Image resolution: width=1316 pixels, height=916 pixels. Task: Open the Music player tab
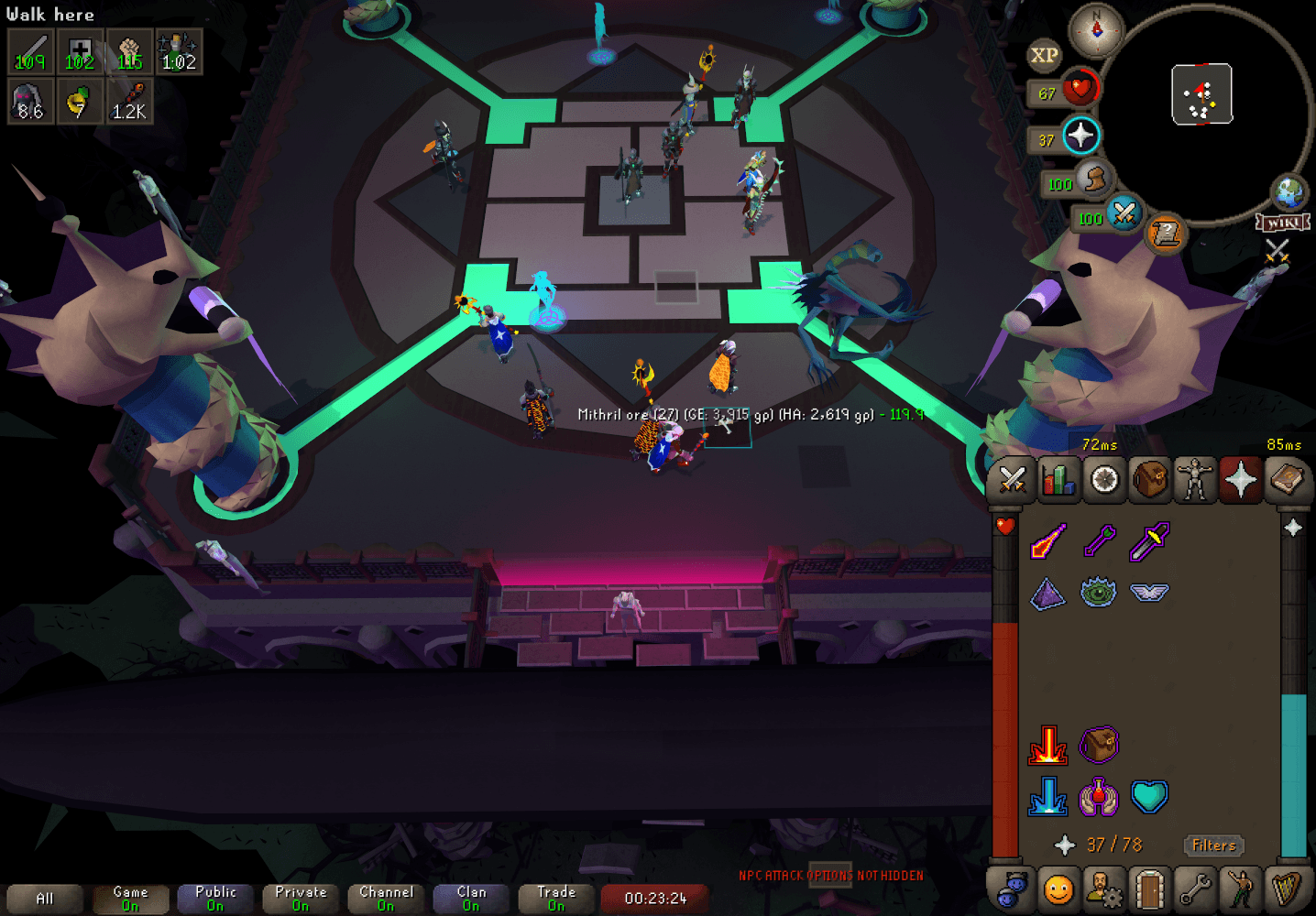point(1288,888)
